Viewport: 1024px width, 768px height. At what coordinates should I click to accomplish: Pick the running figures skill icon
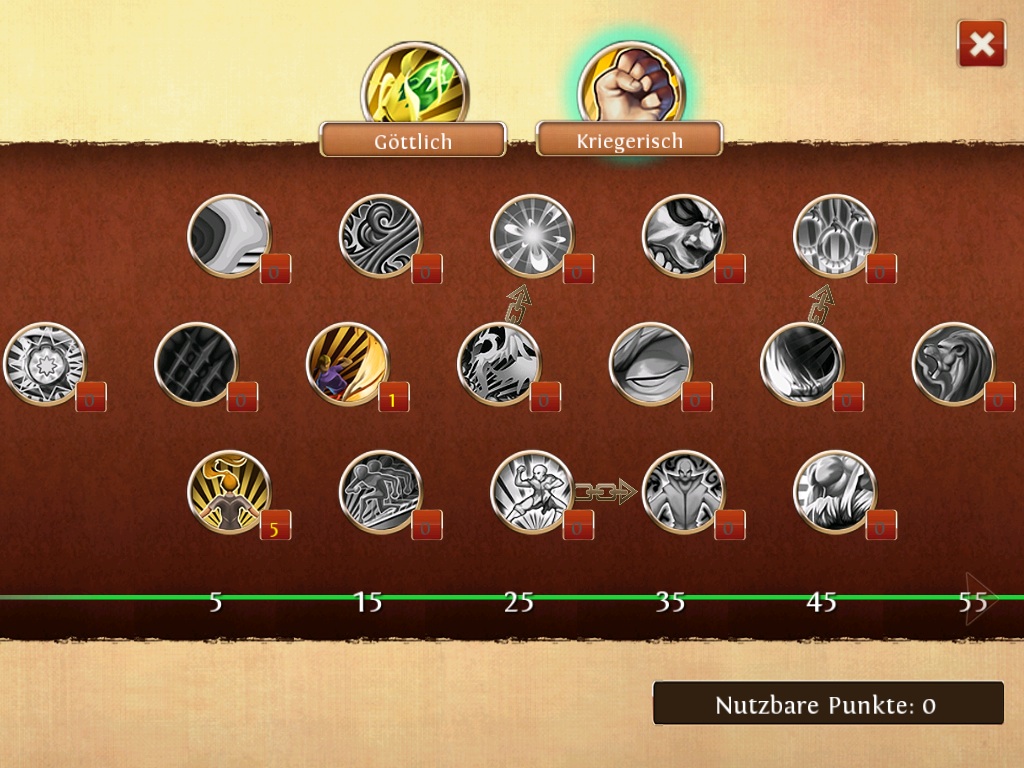pyautogui.click(x=381, y=492)
